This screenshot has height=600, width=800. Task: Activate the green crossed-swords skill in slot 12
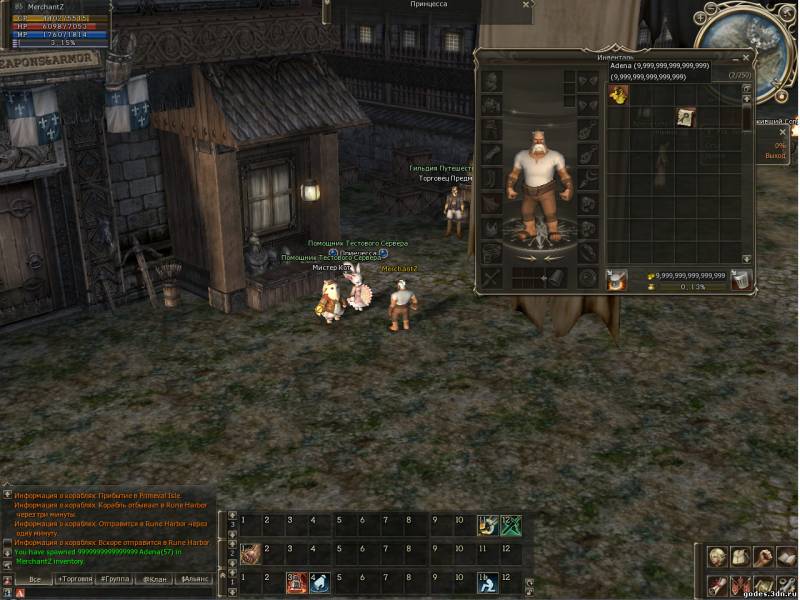click(x=510, y=524)
